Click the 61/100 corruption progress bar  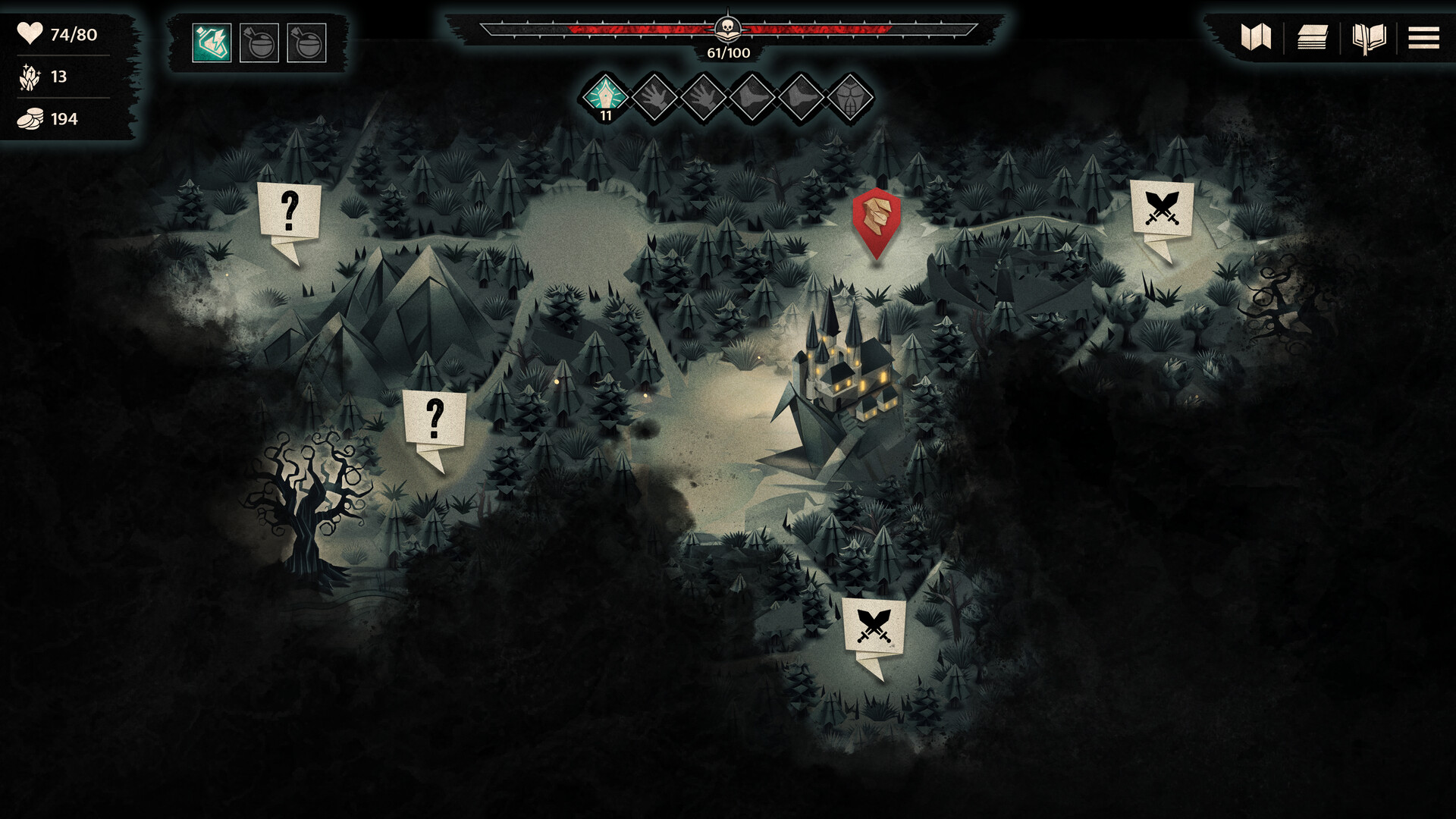tap(726, 53)
